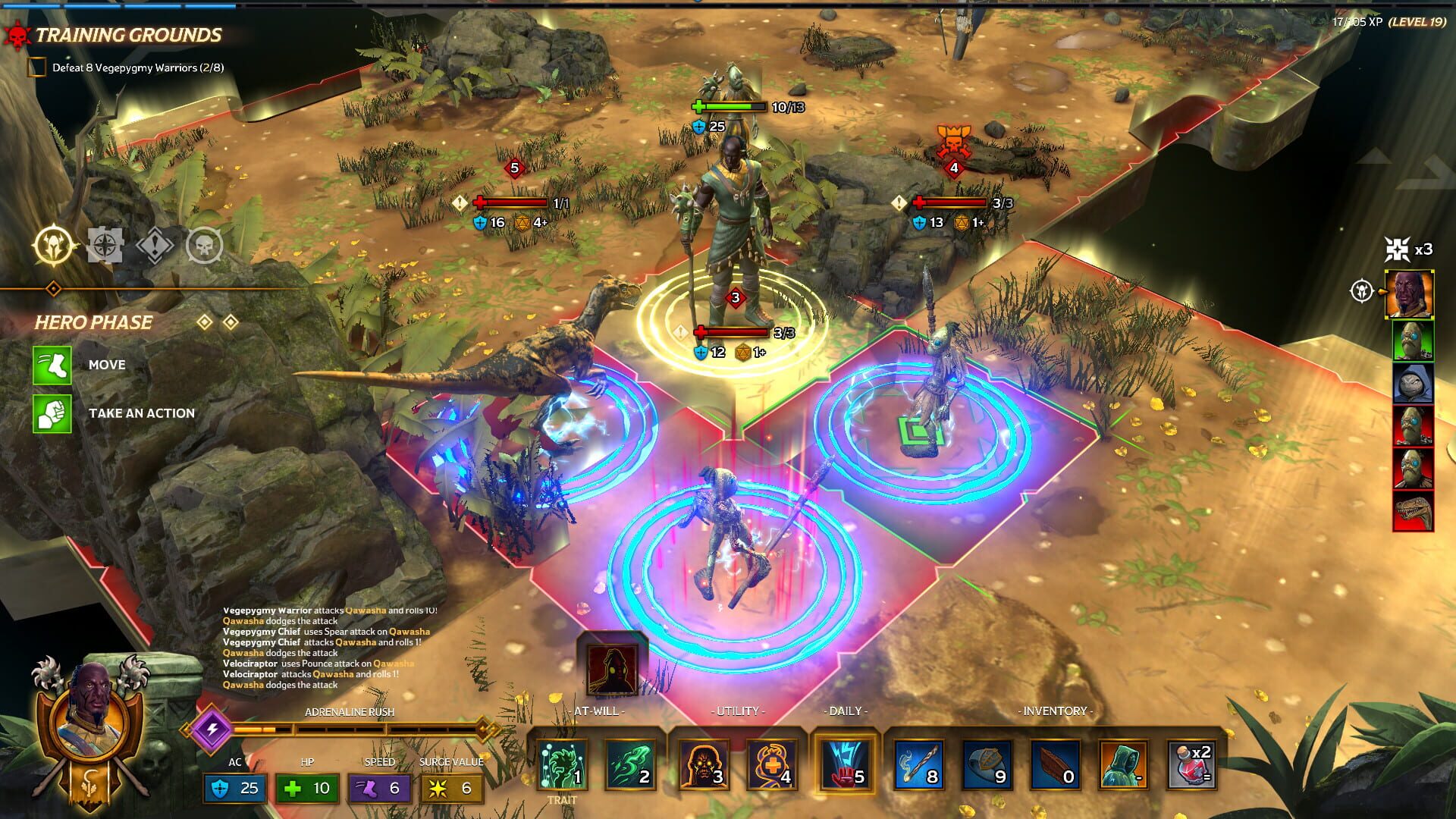Expand the UTILITY abilities section
Image resolution: width=1456 pixels, height=819 pixels.
pyautogui.click(x=739, y=711)
